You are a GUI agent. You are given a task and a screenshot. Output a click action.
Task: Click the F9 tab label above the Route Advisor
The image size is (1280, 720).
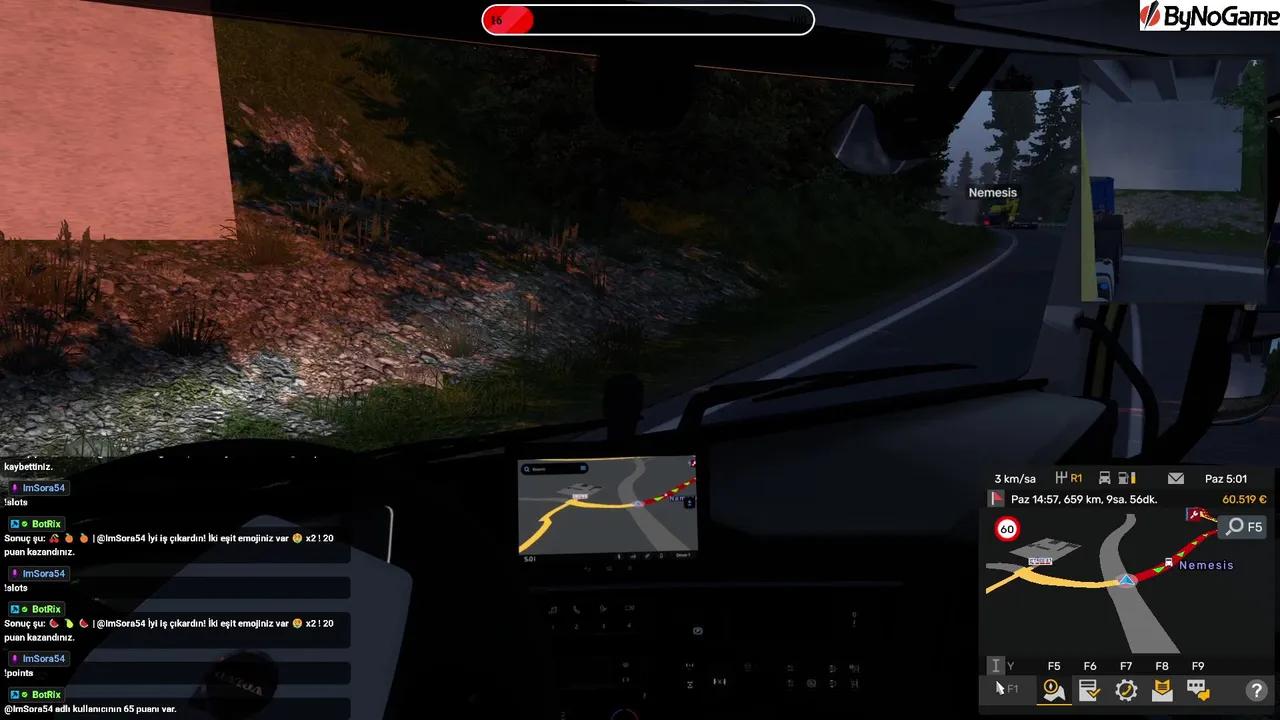1198,665
